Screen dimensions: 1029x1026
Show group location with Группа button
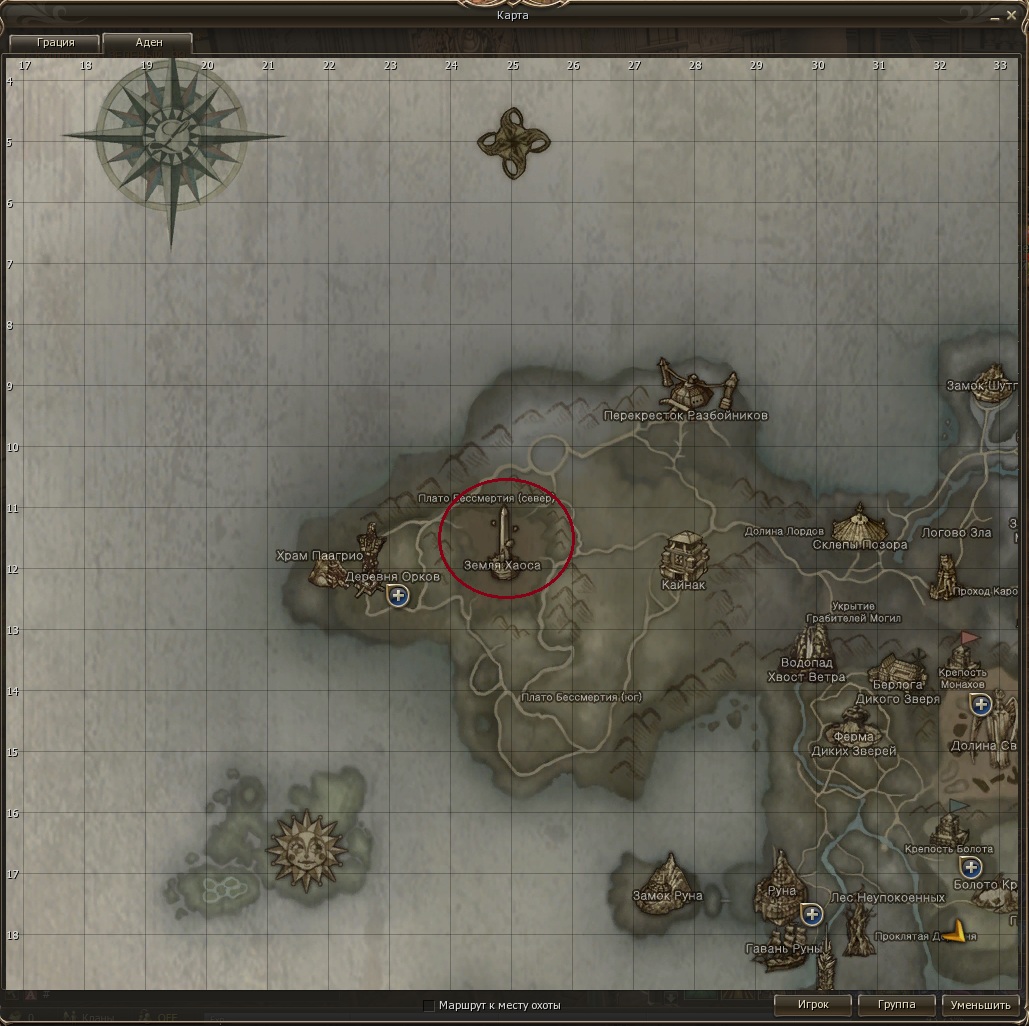tap(896, 1004)
